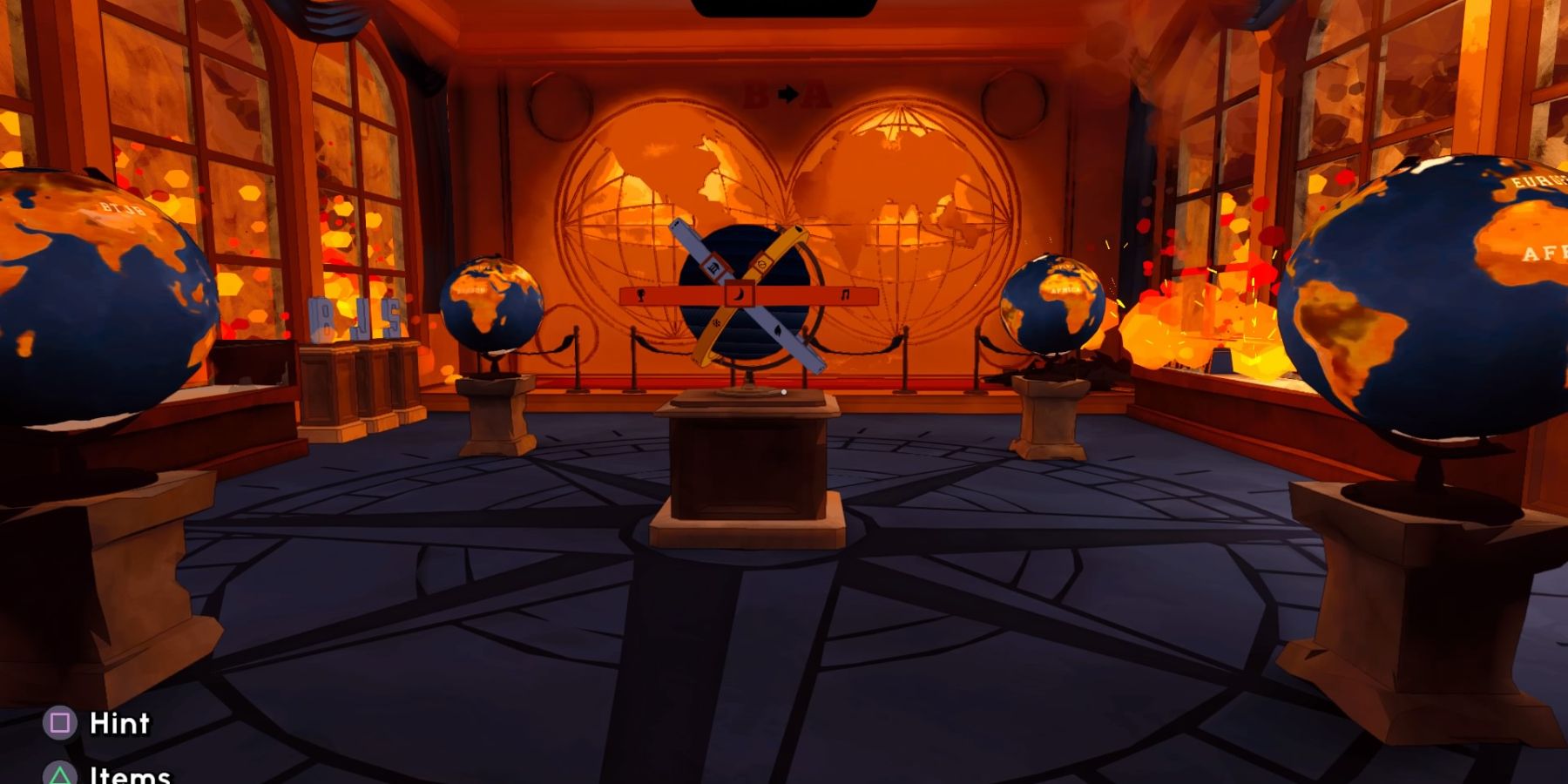Click the small globe on the left pedestal

point(492,305)
